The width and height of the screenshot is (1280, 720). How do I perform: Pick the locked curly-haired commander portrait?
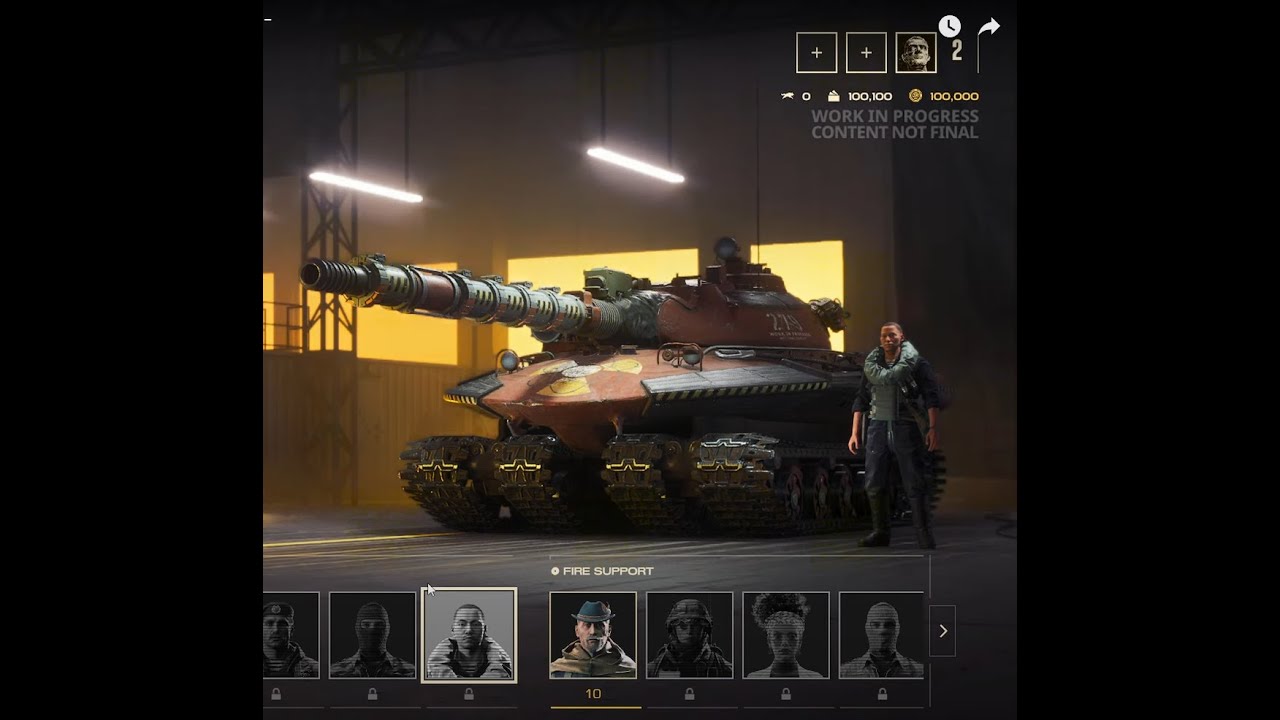[786, 635]
